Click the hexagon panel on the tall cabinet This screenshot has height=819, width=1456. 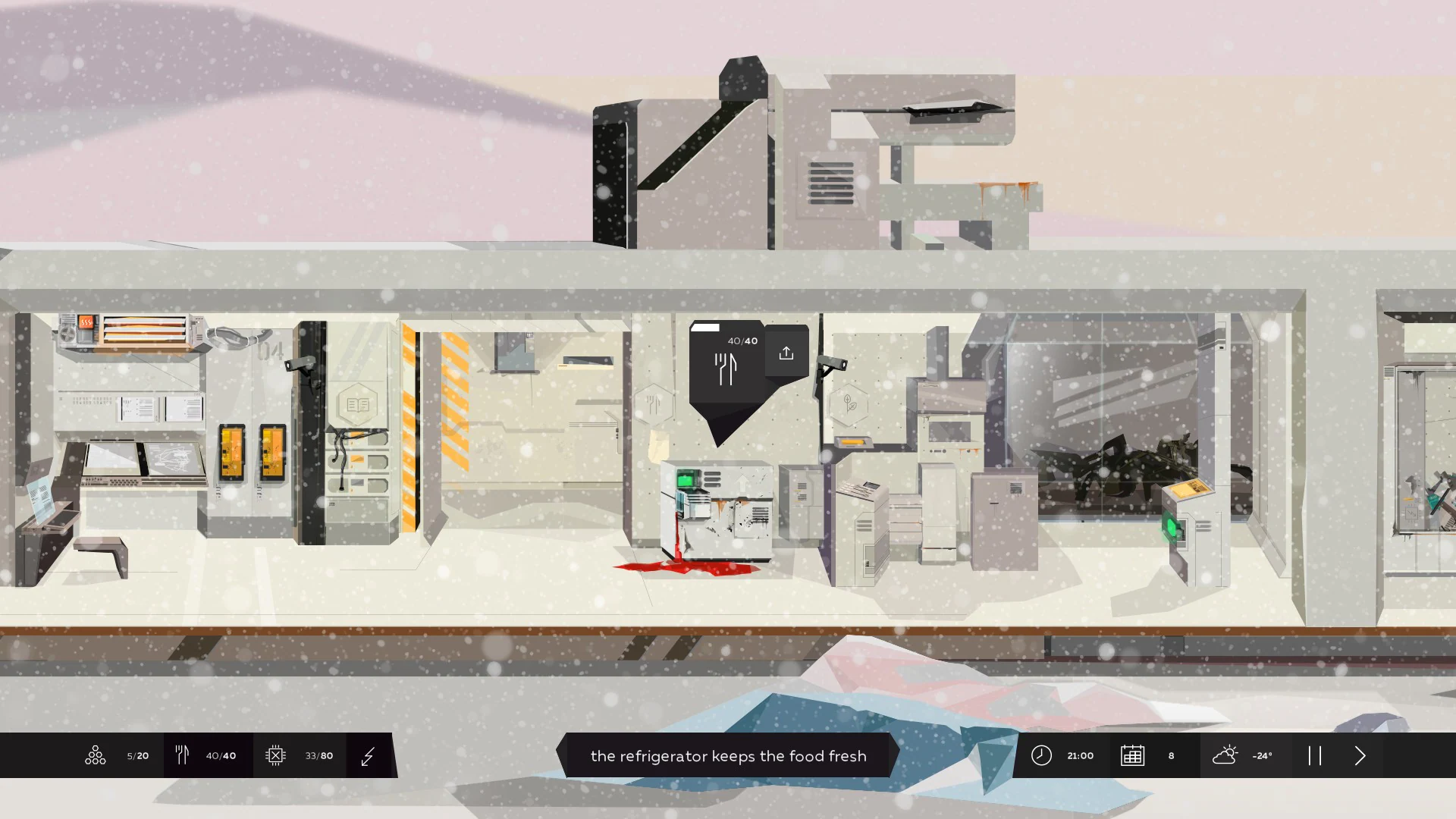[x=357, y=403]
